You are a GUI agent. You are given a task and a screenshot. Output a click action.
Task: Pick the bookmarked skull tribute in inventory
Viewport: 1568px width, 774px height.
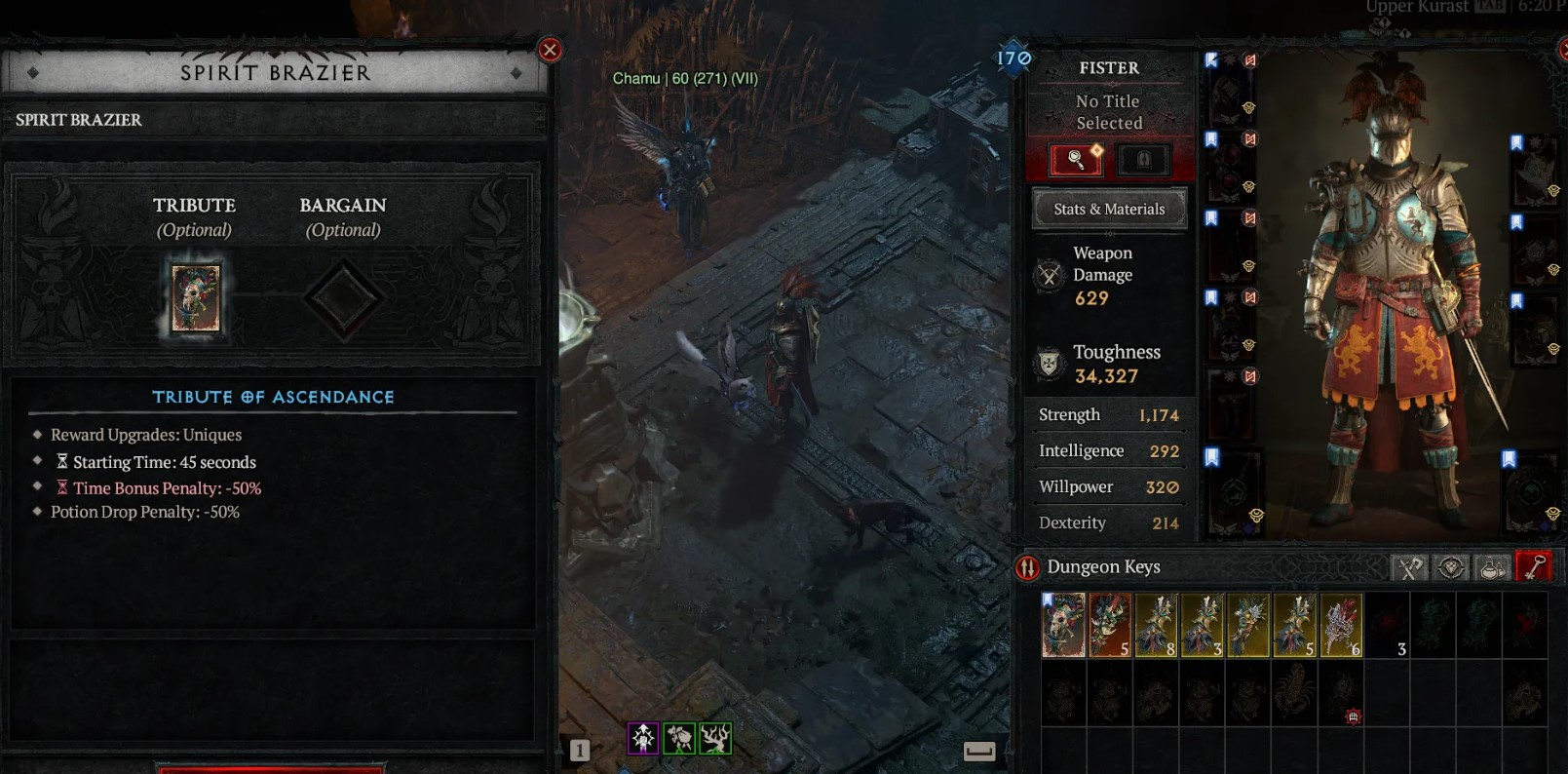[x=1063, y=625]
